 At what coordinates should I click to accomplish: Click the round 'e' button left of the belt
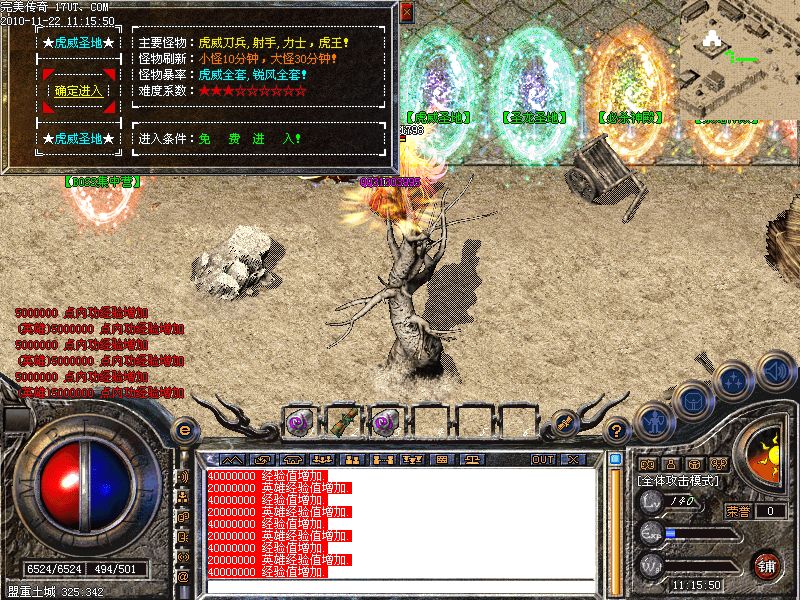184,430
